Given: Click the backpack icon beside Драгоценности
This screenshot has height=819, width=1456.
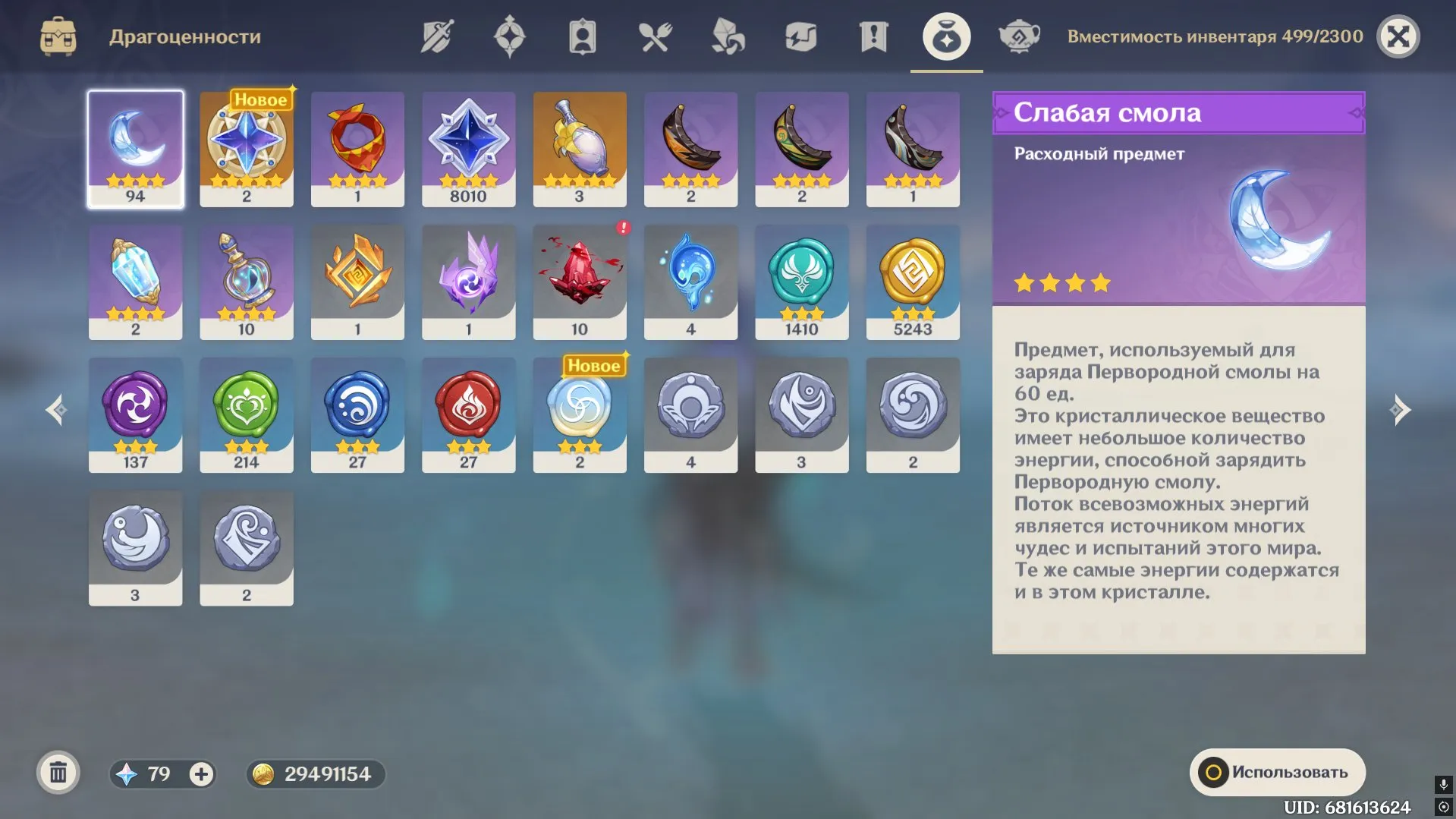Looking at the screenshot, I should 59,35.
